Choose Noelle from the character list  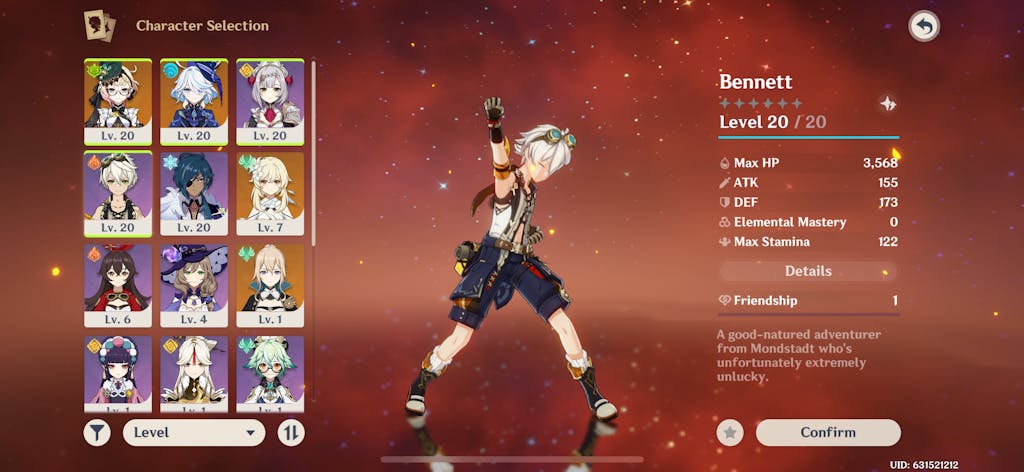(x=270, y=100)
